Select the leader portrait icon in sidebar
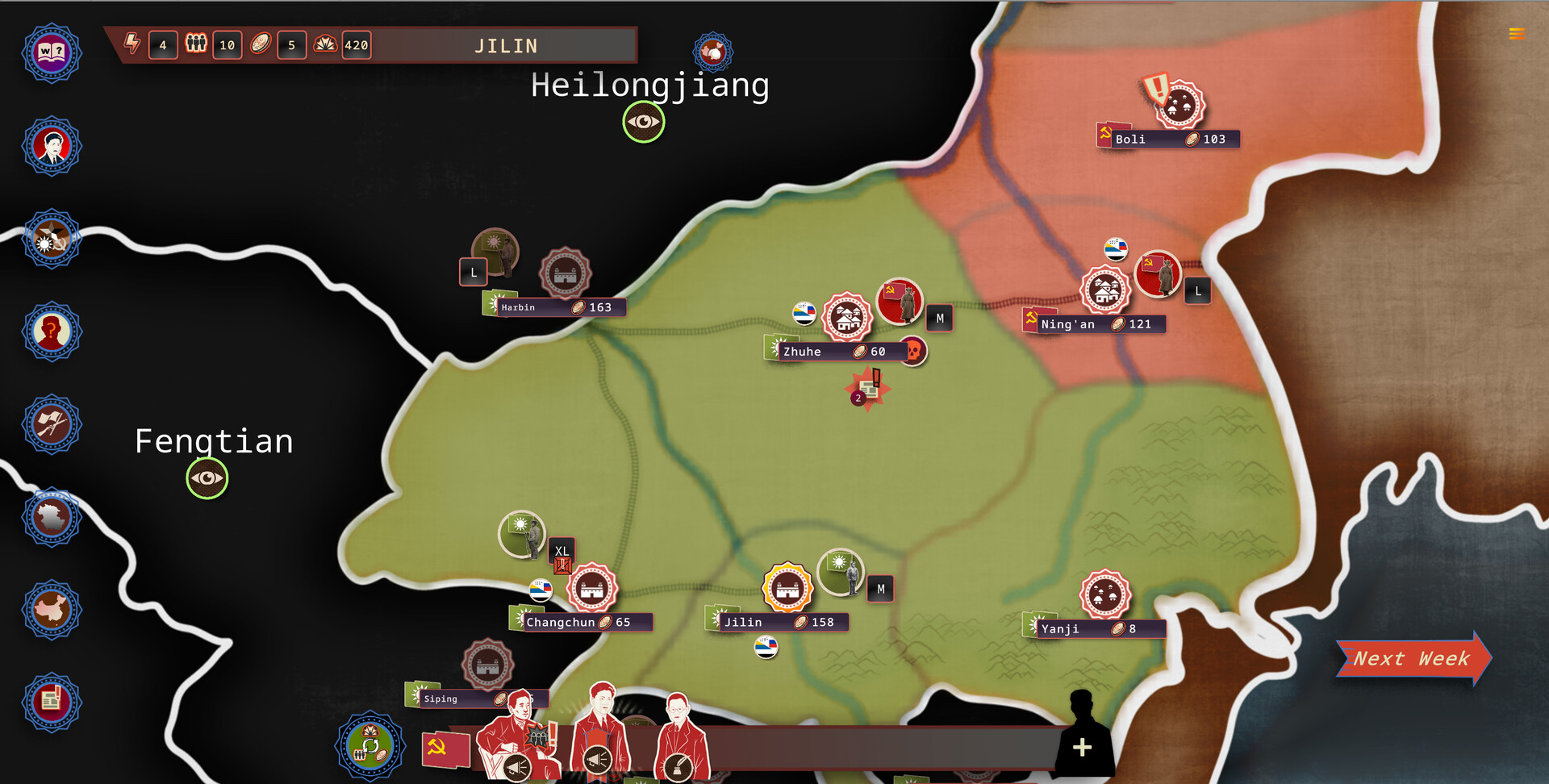This screenshot has height=784, width=1549. 51,146
